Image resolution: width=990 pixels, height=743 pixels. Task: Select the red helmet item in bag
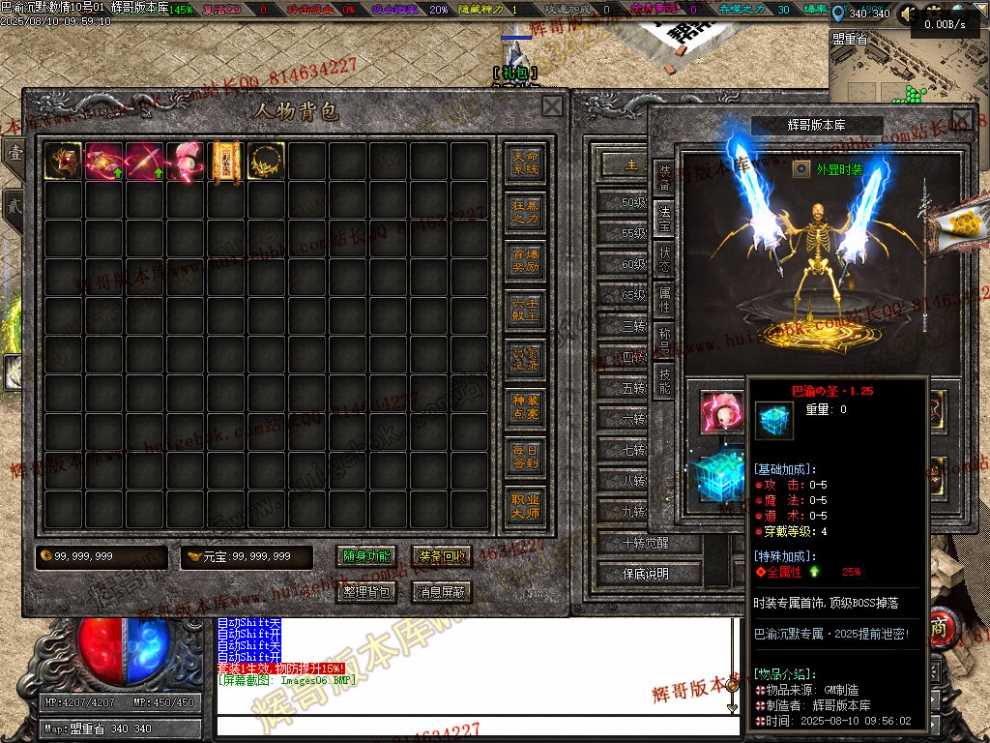(63, 162)
